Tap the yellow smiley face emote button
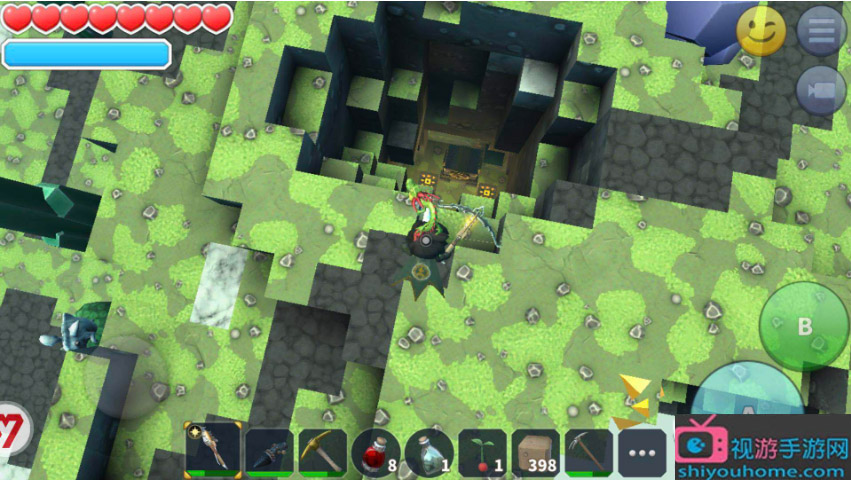851x480 pixels. (x=761, y=32)
